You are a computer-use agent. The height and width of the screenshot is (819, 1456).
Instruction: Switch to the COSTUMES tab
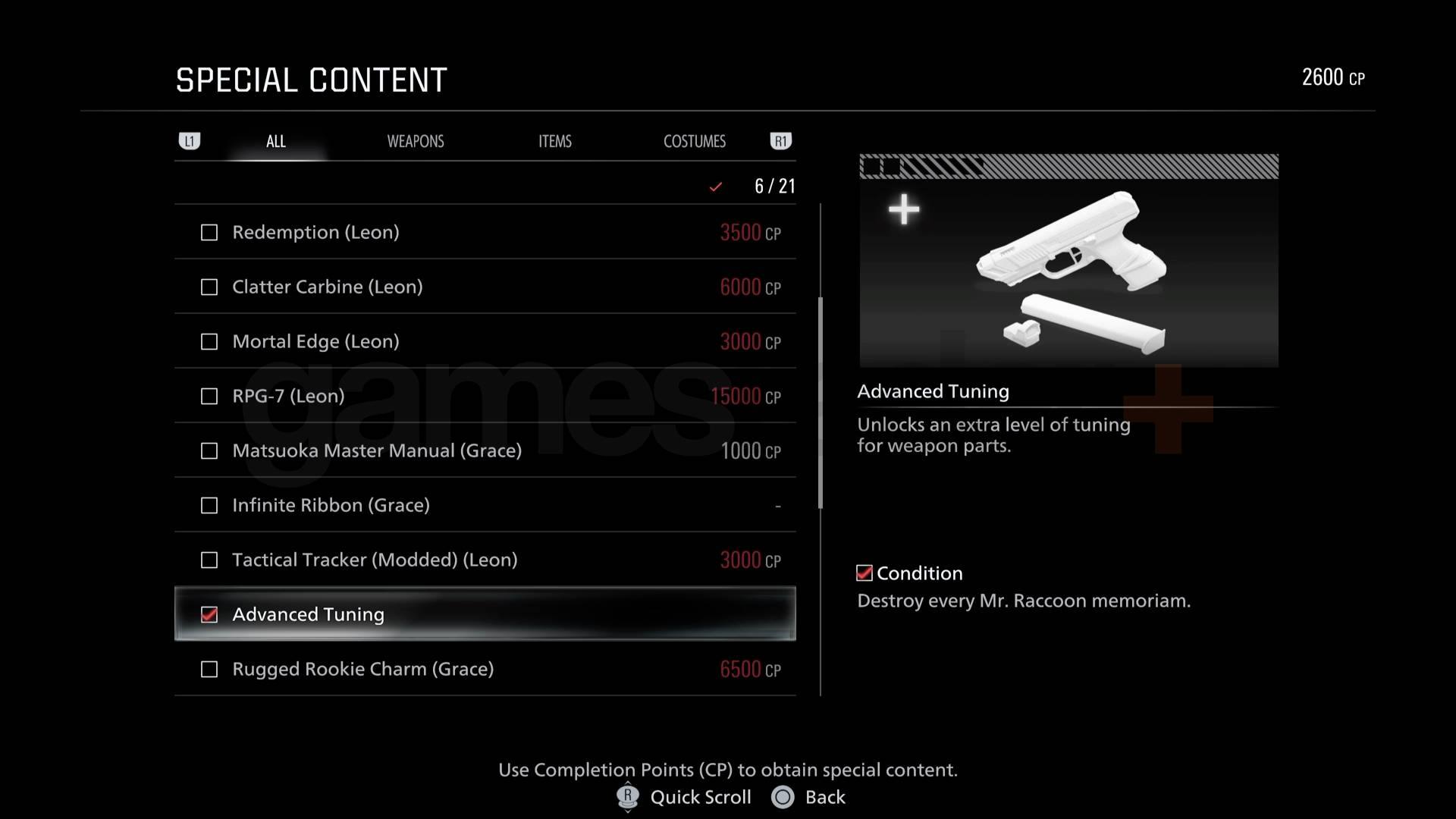694,141
